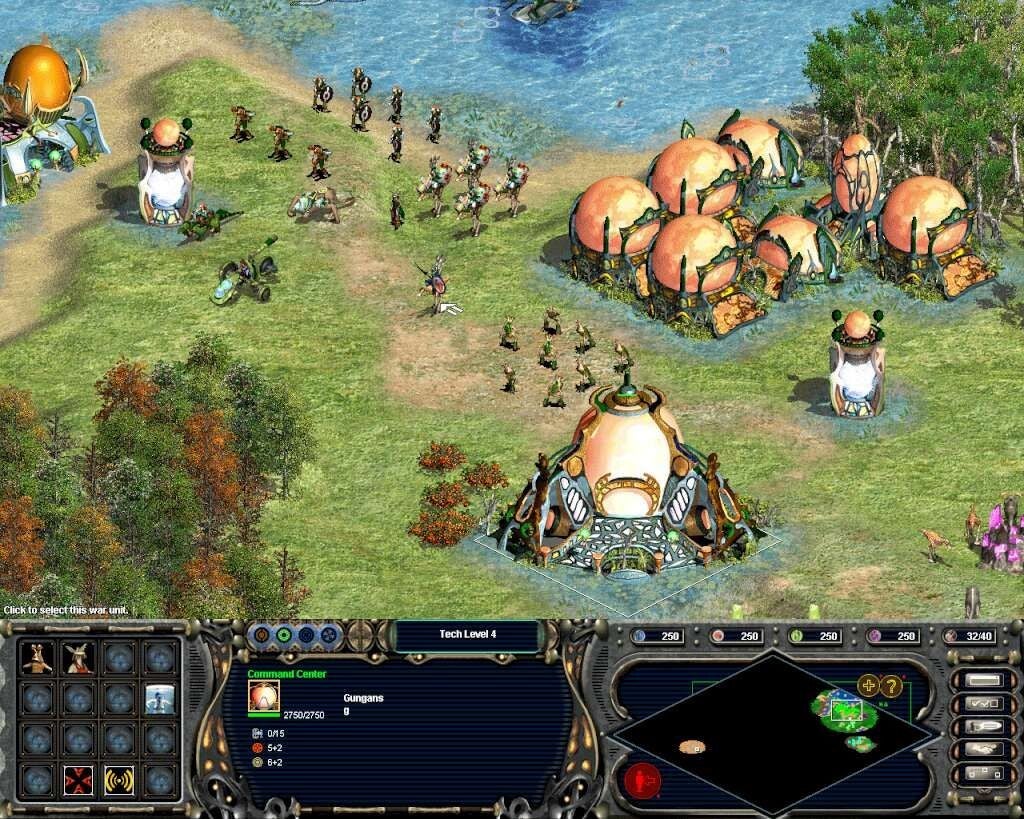This screenshot has width=1024, height=819.
Task: Click the red soldier button beside minimap
Action: point(643,778)
